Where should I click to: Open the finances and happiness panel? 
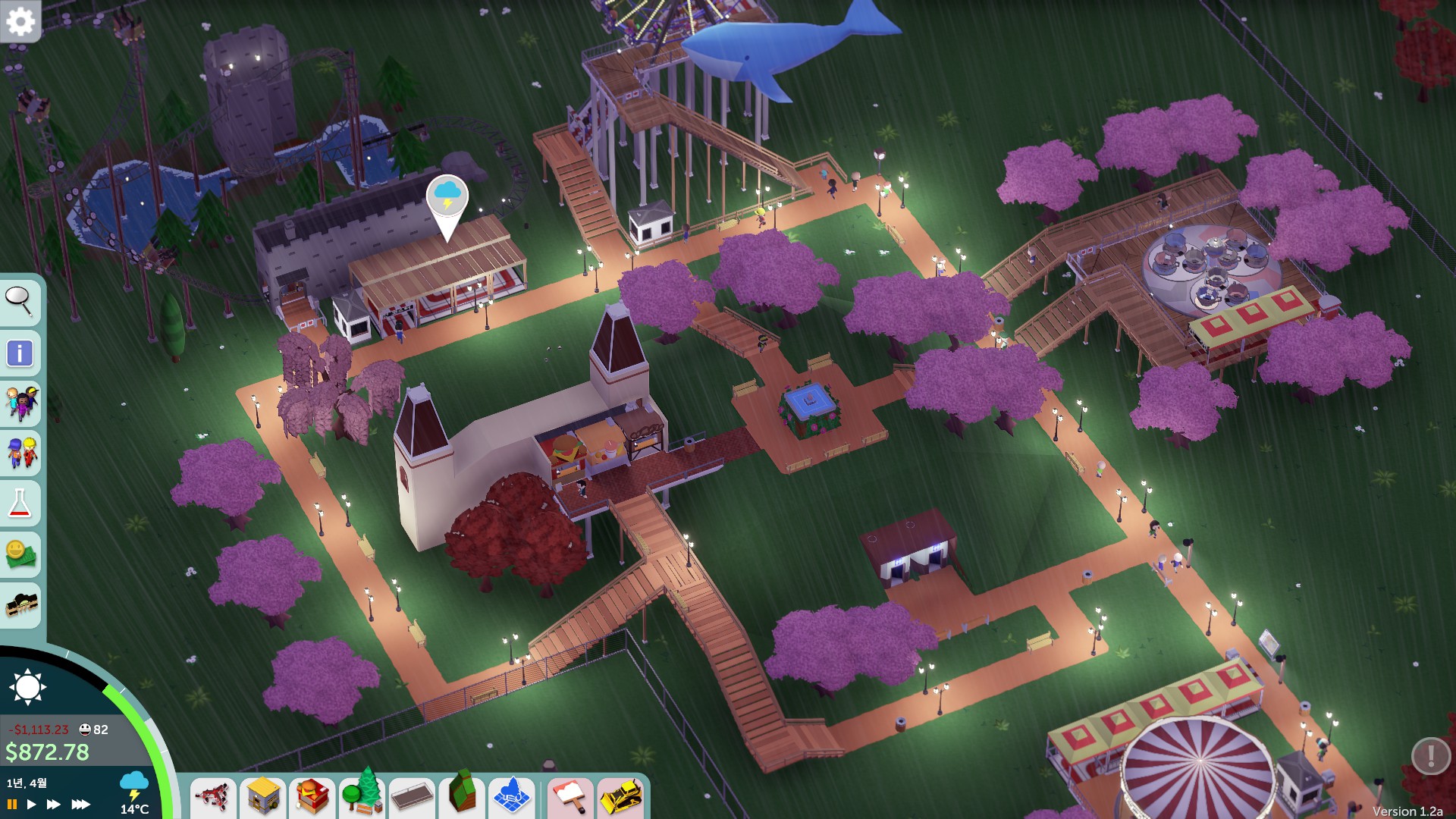(20, 554)
